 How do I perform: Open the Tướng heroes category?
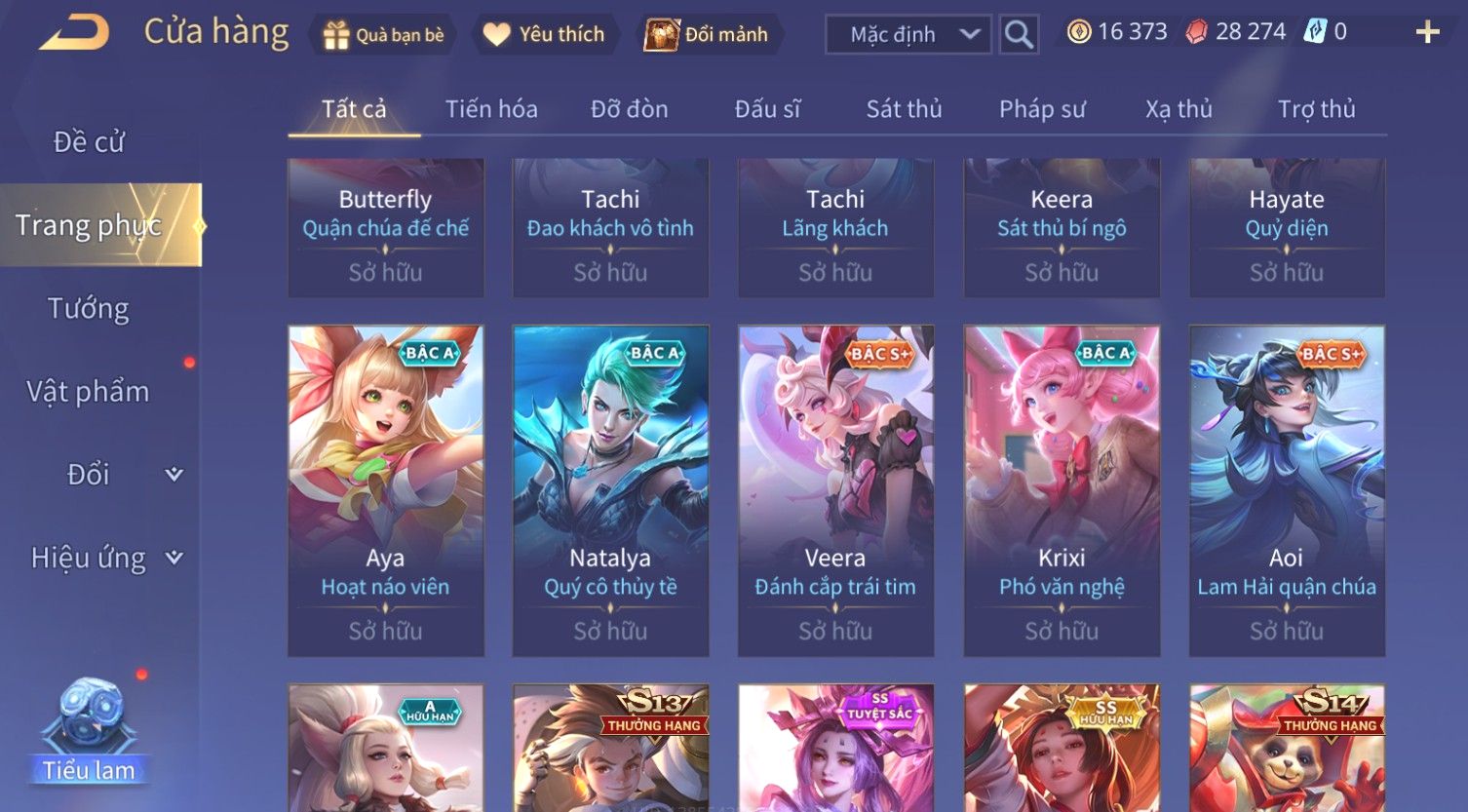click(x=89, y=309)
